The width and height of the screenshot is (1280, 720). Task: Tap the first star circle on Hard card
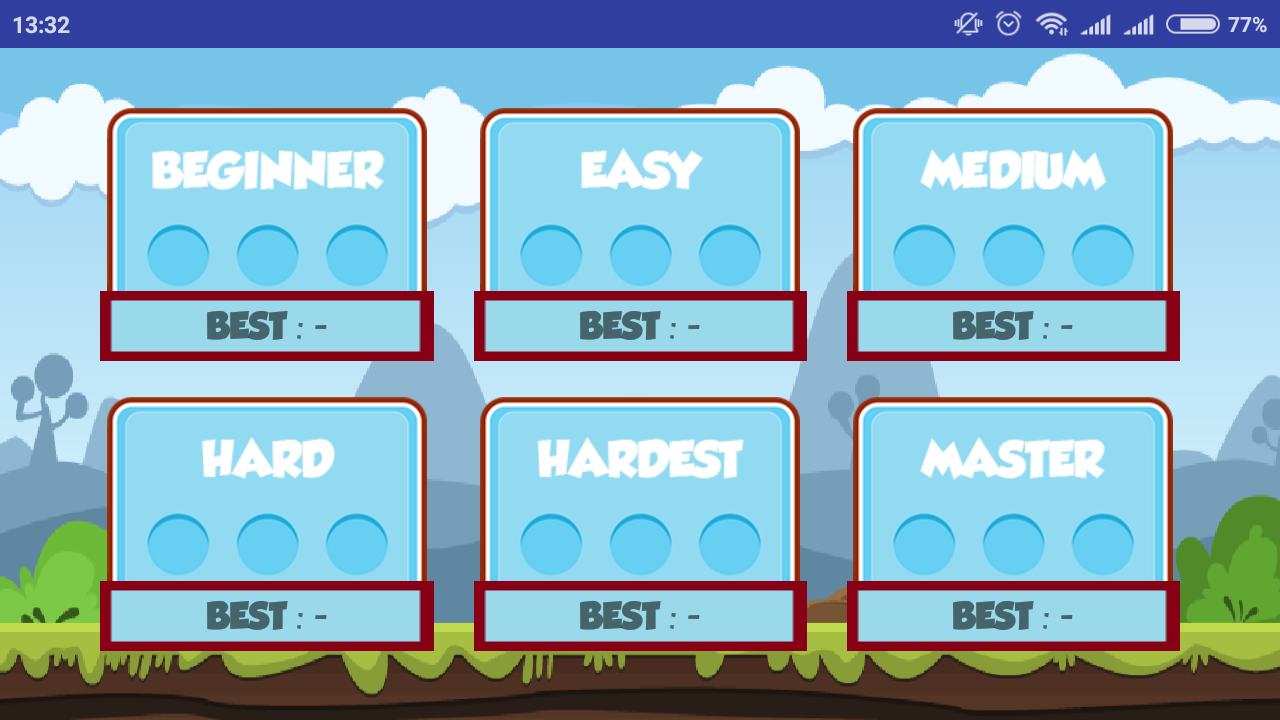pyautogui.click(x=177, y=543)
